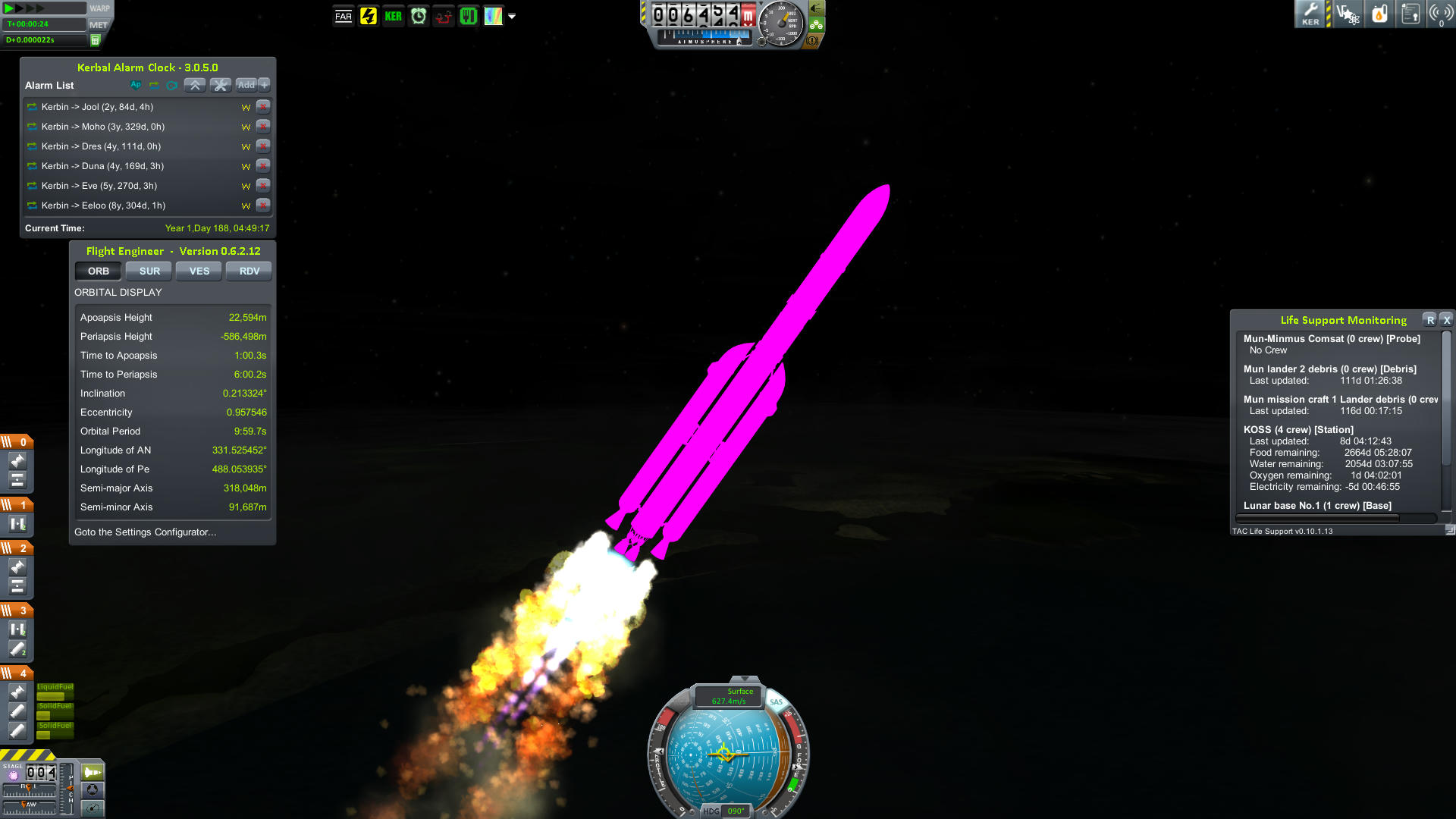The image size is (1456, 819).
Task: Open the RDV tab in Flight Engineer
Action: 249,271
